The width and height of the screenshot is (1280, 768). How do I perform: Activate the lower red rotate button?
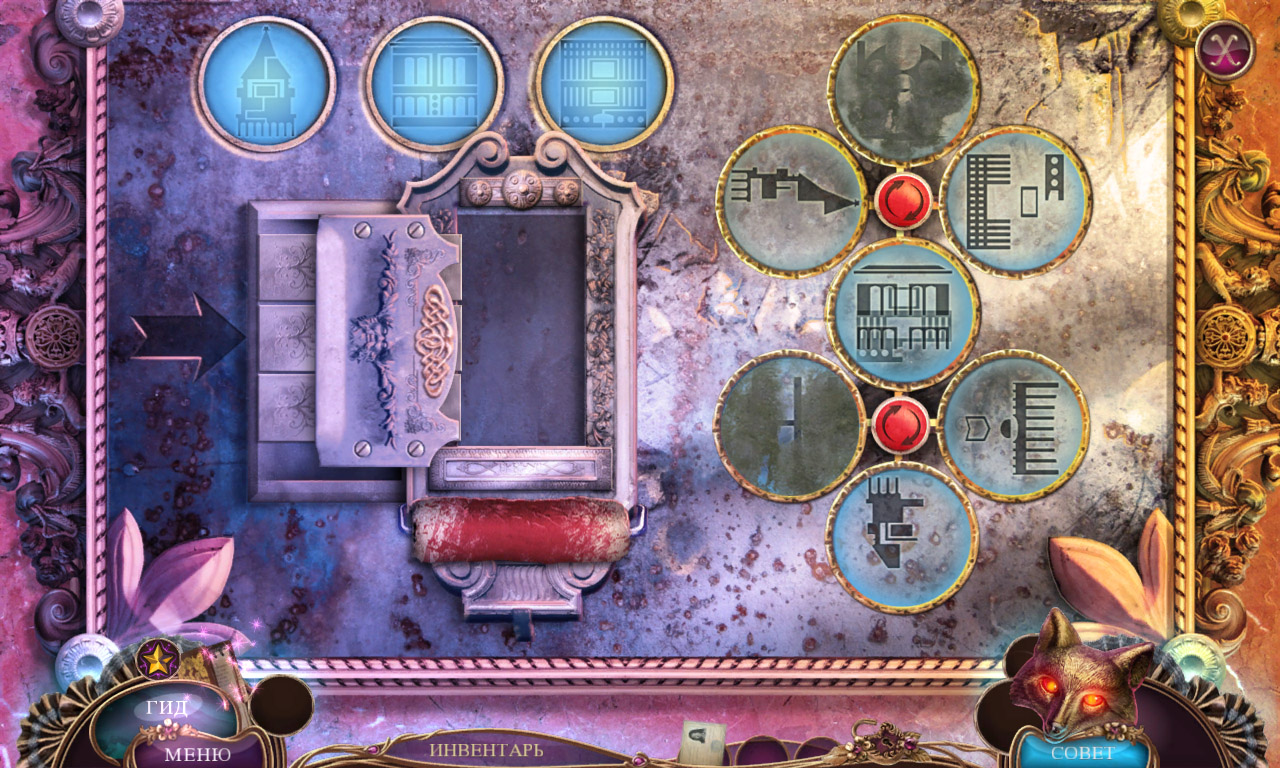pyautogui.click(x=902, y=423)
